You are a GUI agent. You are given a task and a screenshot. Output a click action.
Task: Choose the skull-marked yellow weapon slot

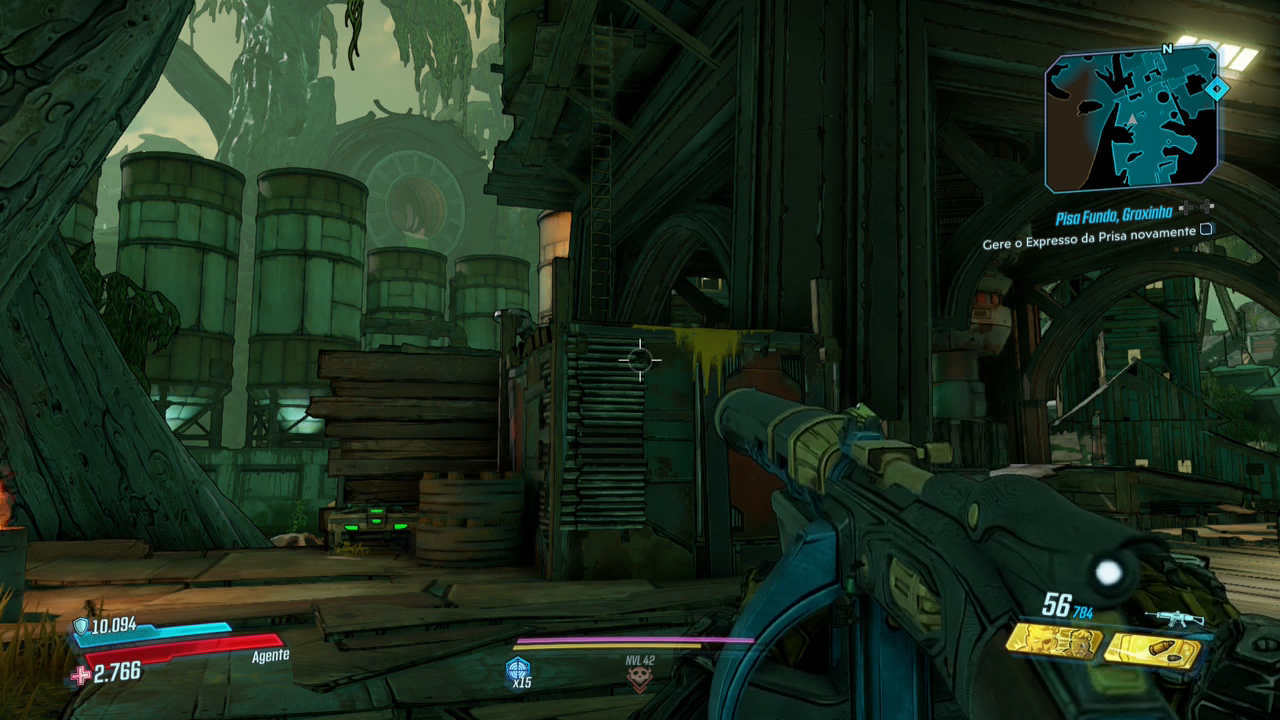[x=1052, y=641]
